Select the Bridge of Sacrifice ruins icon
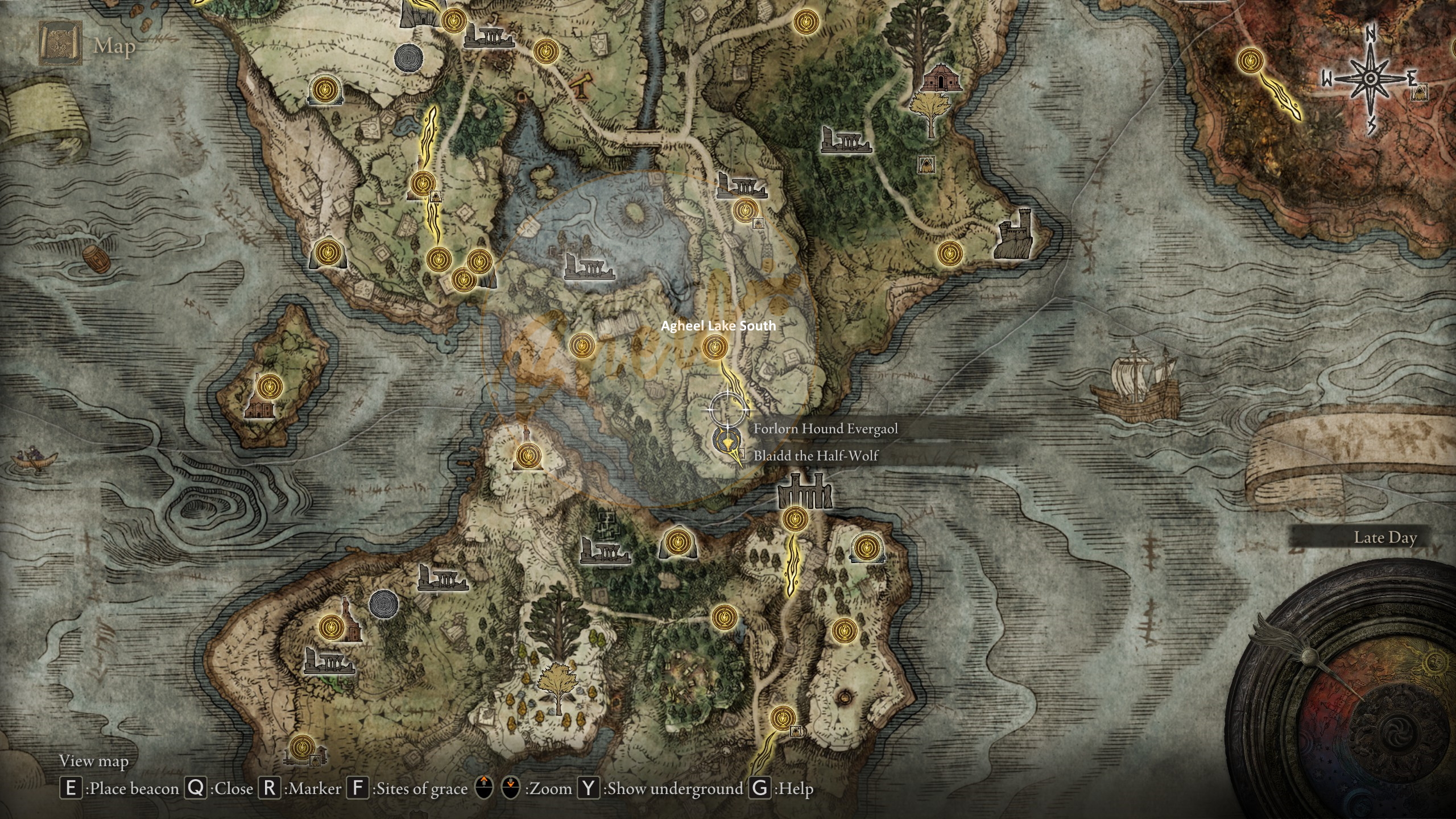Viewport: 1456px width, 819px height. (x=804, y=491)
